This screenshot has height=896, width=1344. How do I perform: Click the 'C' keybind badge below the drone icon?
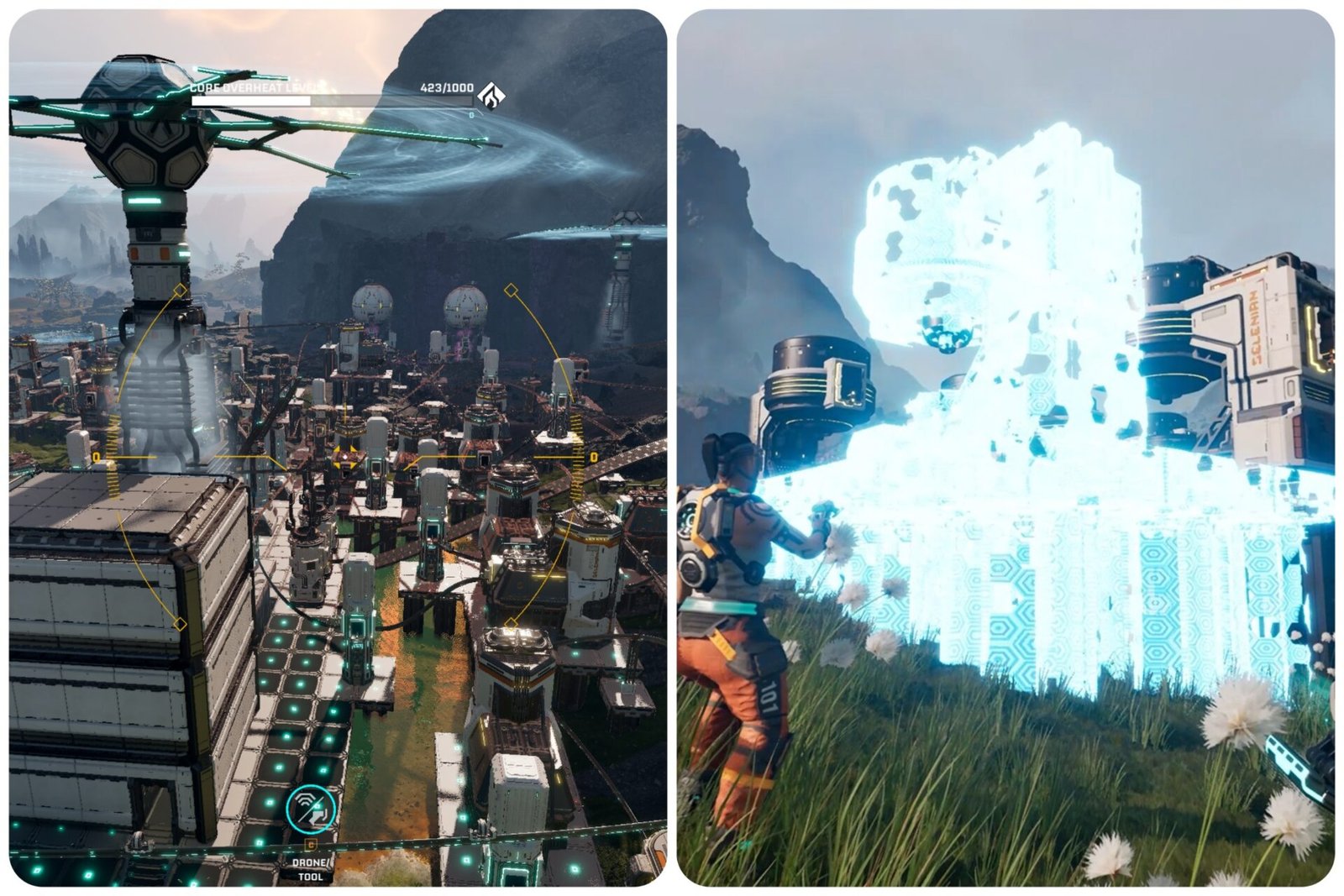[311, 845]
